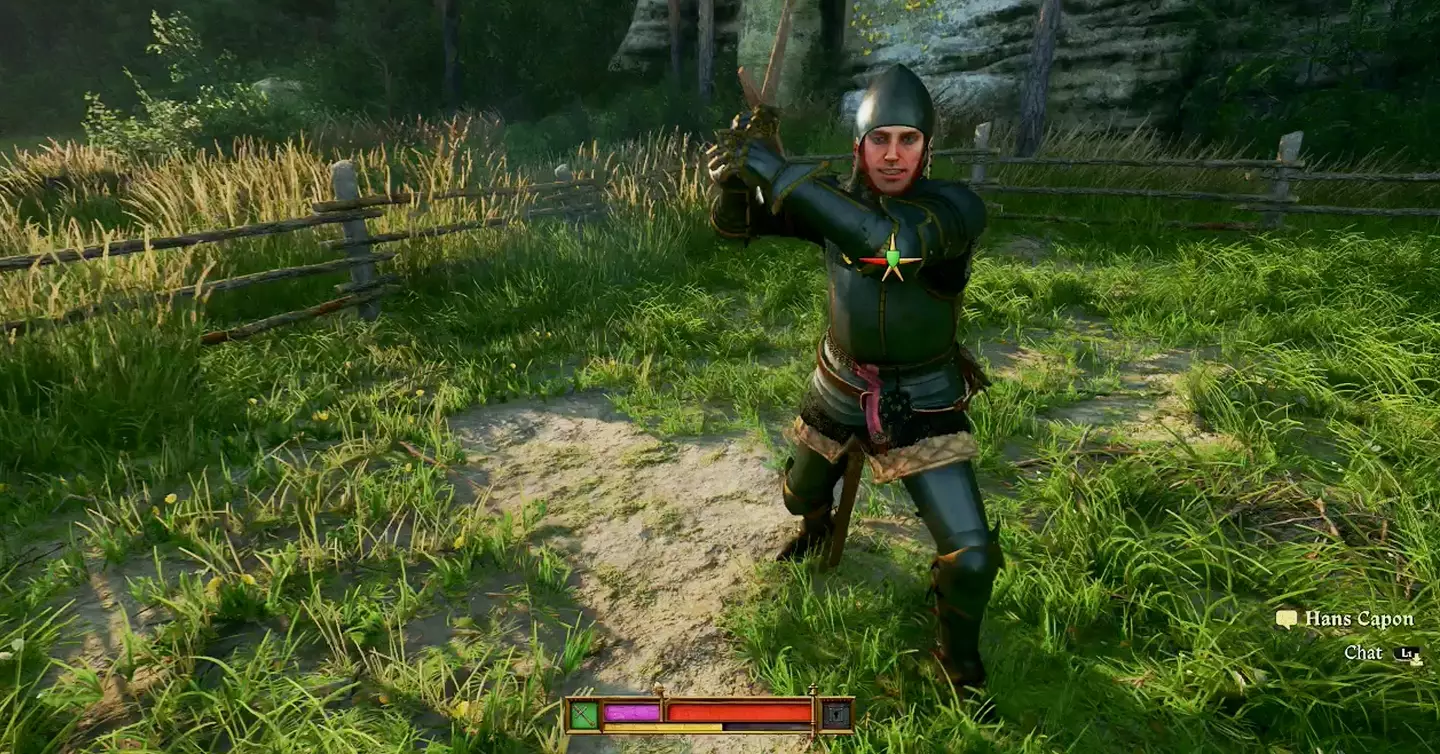Click the speech bubble icon beside Hans Capon
This screenshot has height=754, width=1440.
[x=1286, y=619]
